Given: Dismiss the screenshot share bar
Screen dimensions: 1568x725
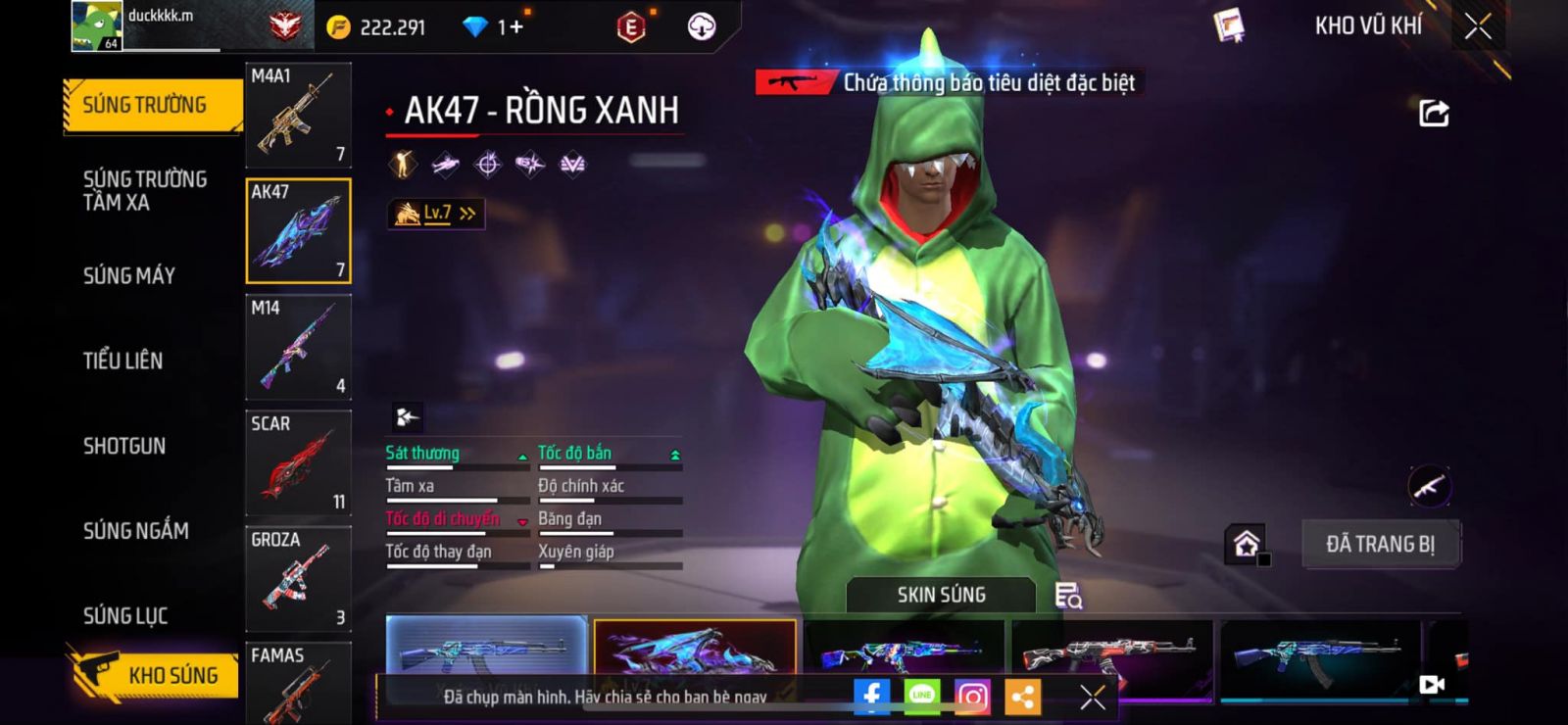Looking at the screenshot, I should pos(1092,697).
